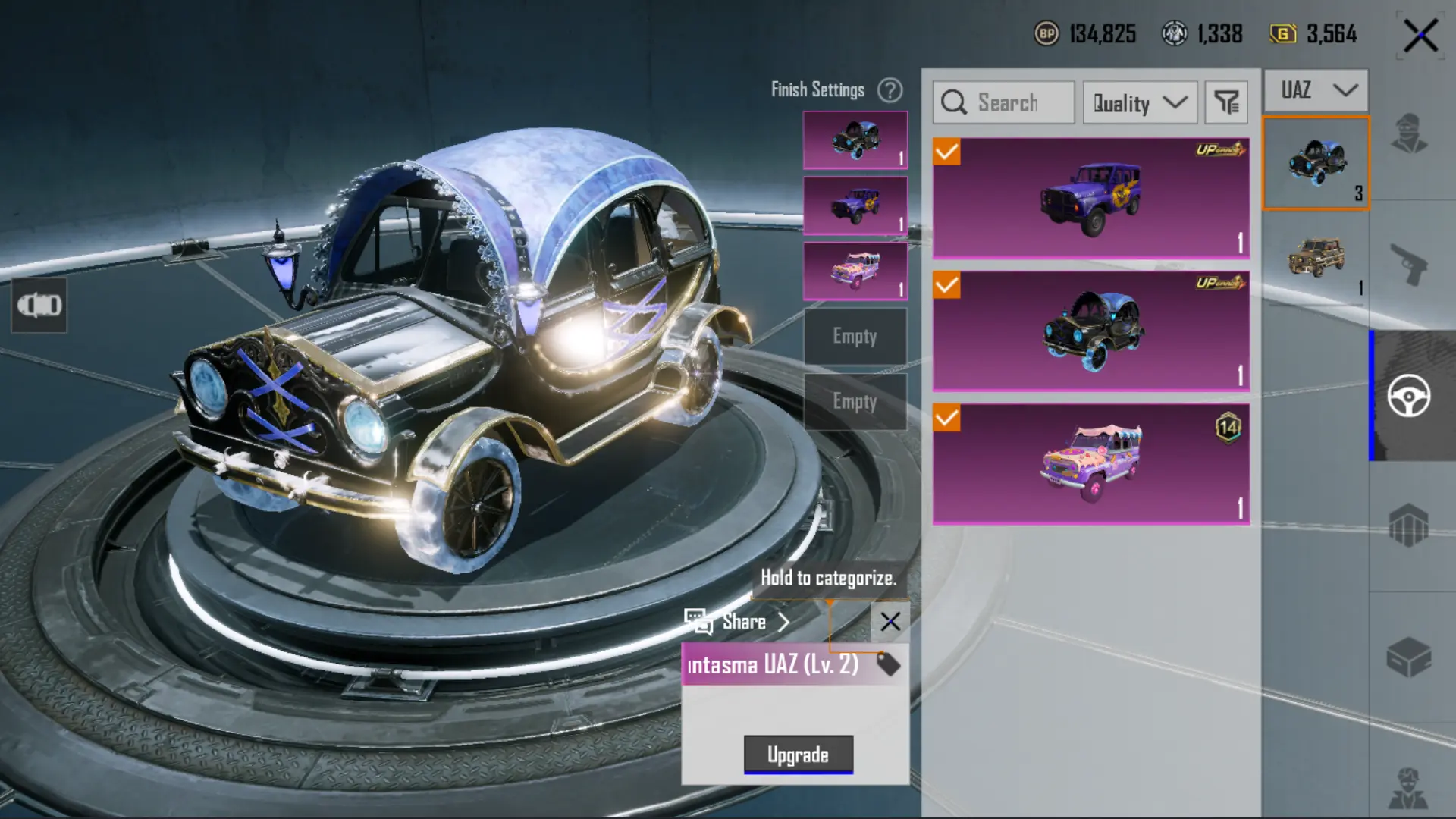Select the black carriage UAZ skin card

point(1090,331)
